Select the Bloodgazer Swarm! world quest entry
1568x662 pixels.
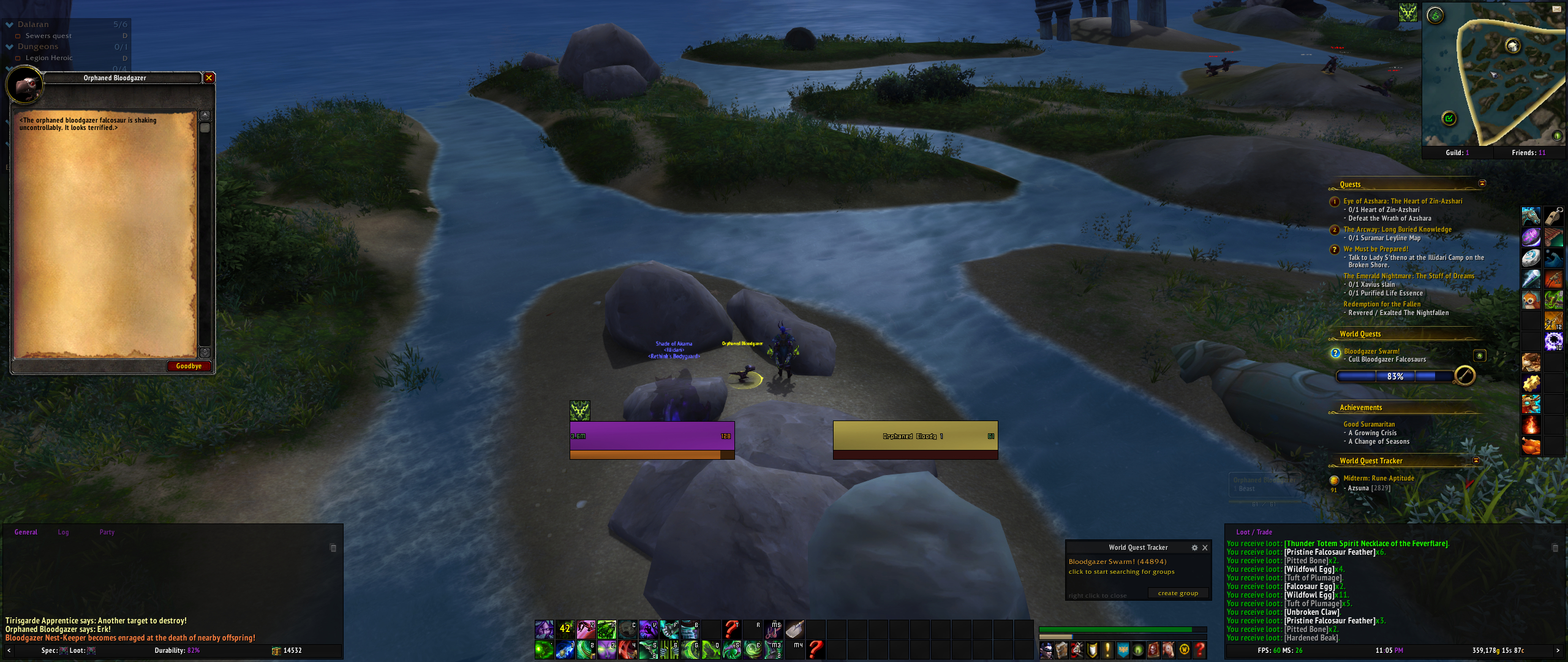click(x=1371, y=351)
